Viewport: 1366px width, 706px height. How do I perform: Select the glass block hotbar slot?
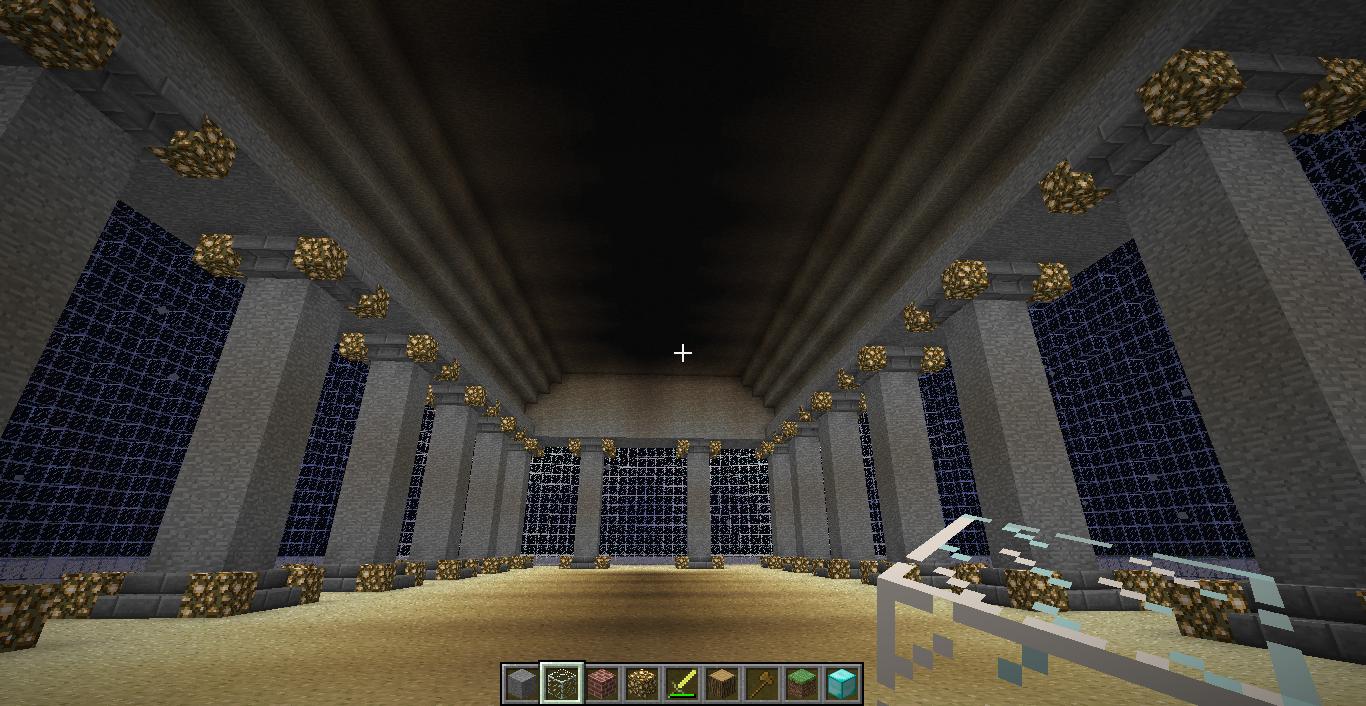(561, 684)
